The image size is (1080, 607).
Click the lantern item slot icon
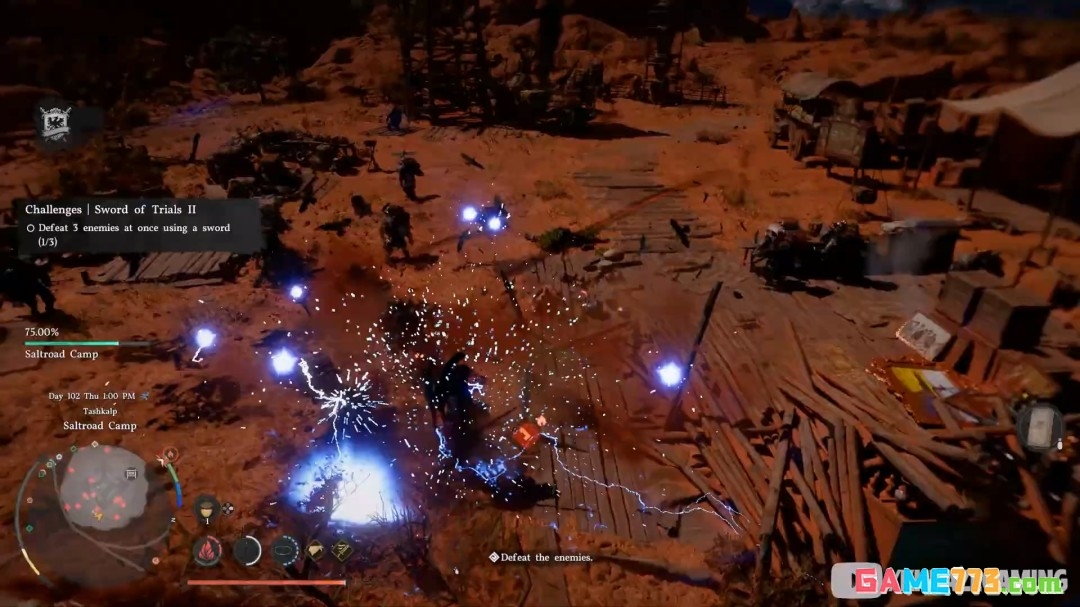point(1040,425)
